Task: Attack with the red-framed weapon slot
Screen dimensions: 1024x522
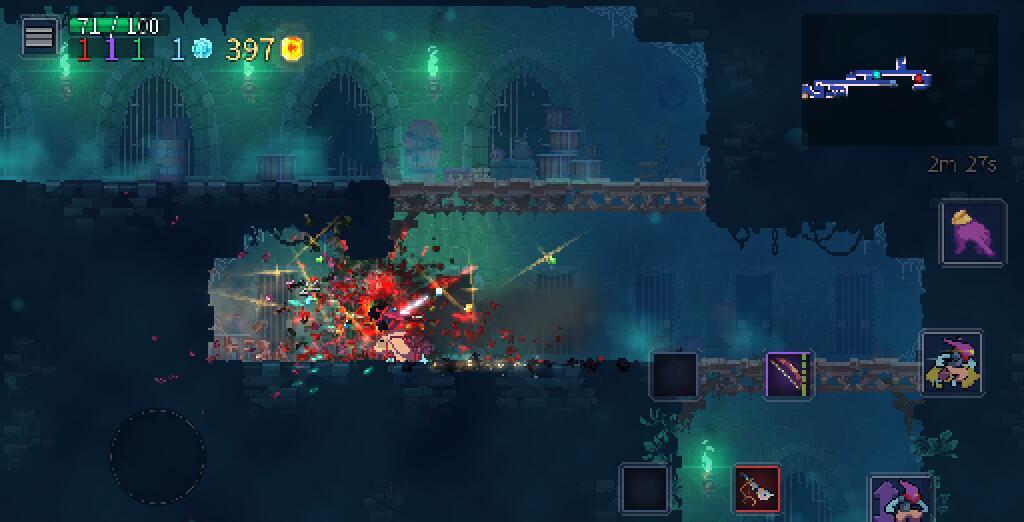Action: tap(757, 488)
